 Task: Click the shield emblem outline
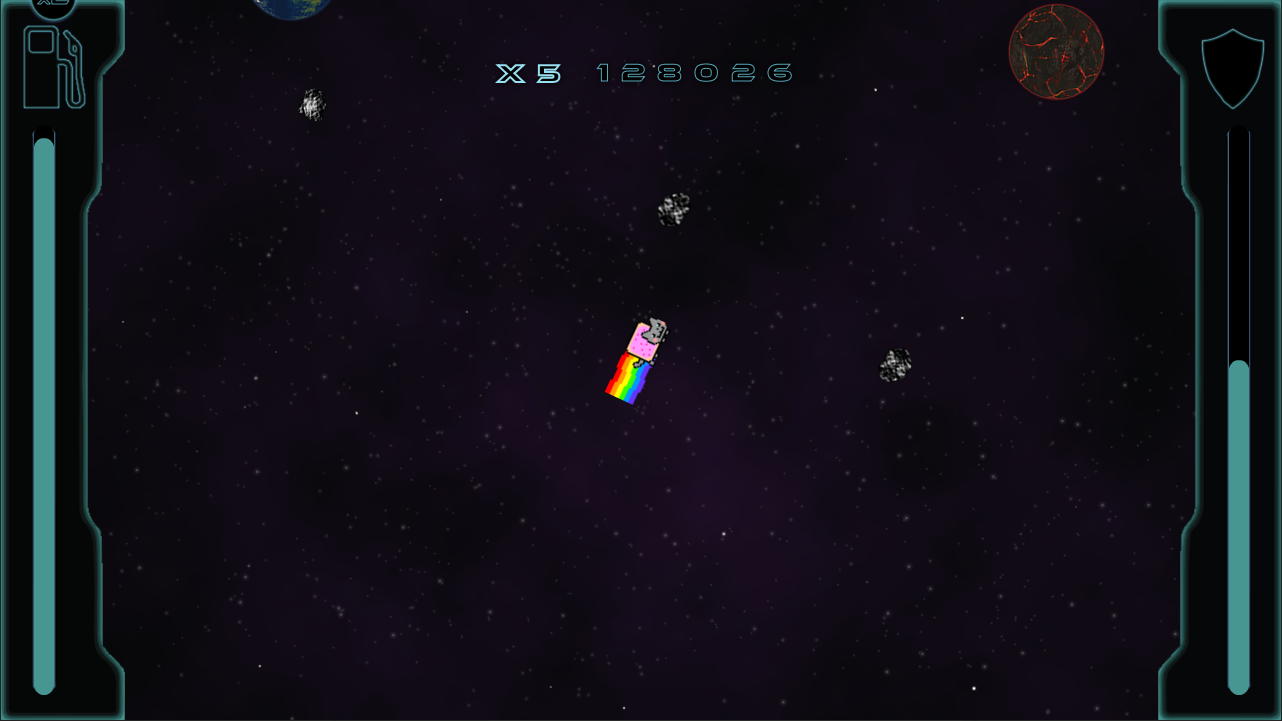pos(1232,70)
